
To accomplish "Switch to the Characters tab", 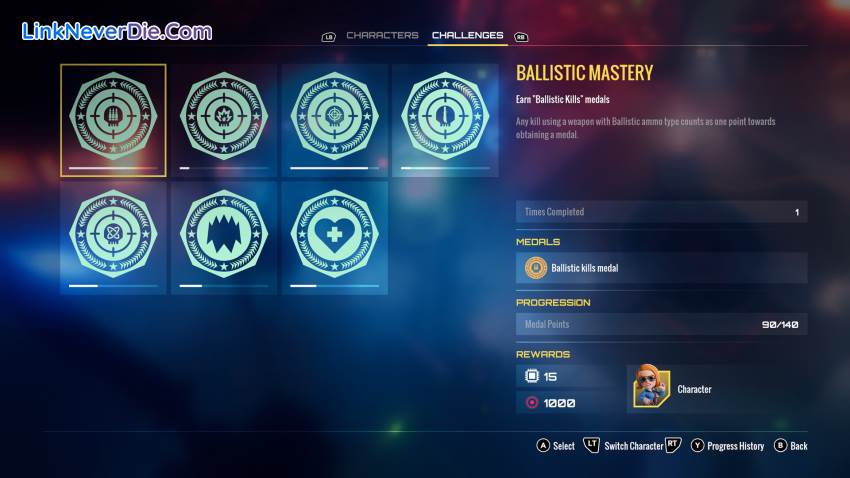I will [382, 36].
